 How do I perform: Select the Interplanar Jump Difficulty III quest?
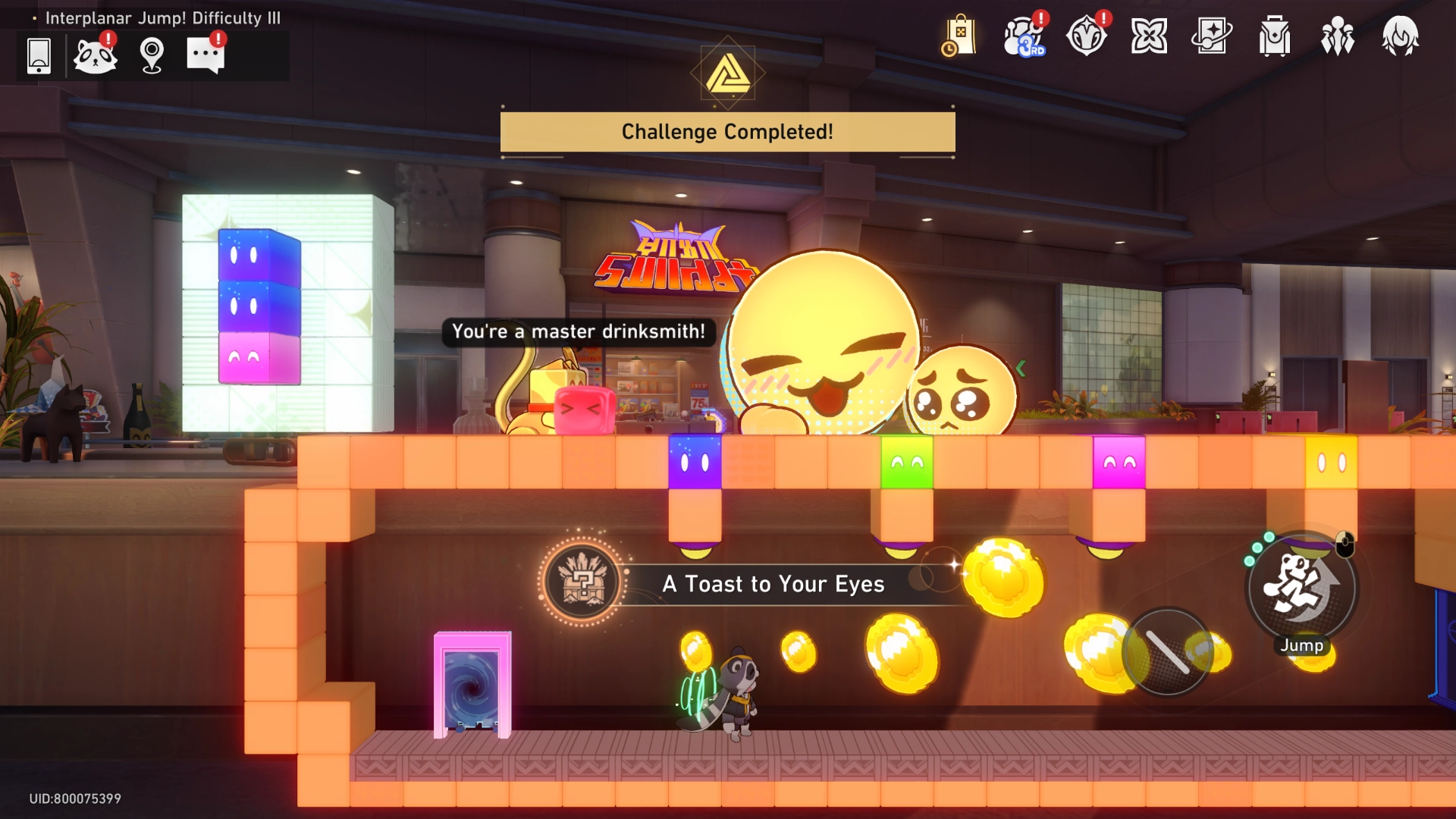click(162, 17)
